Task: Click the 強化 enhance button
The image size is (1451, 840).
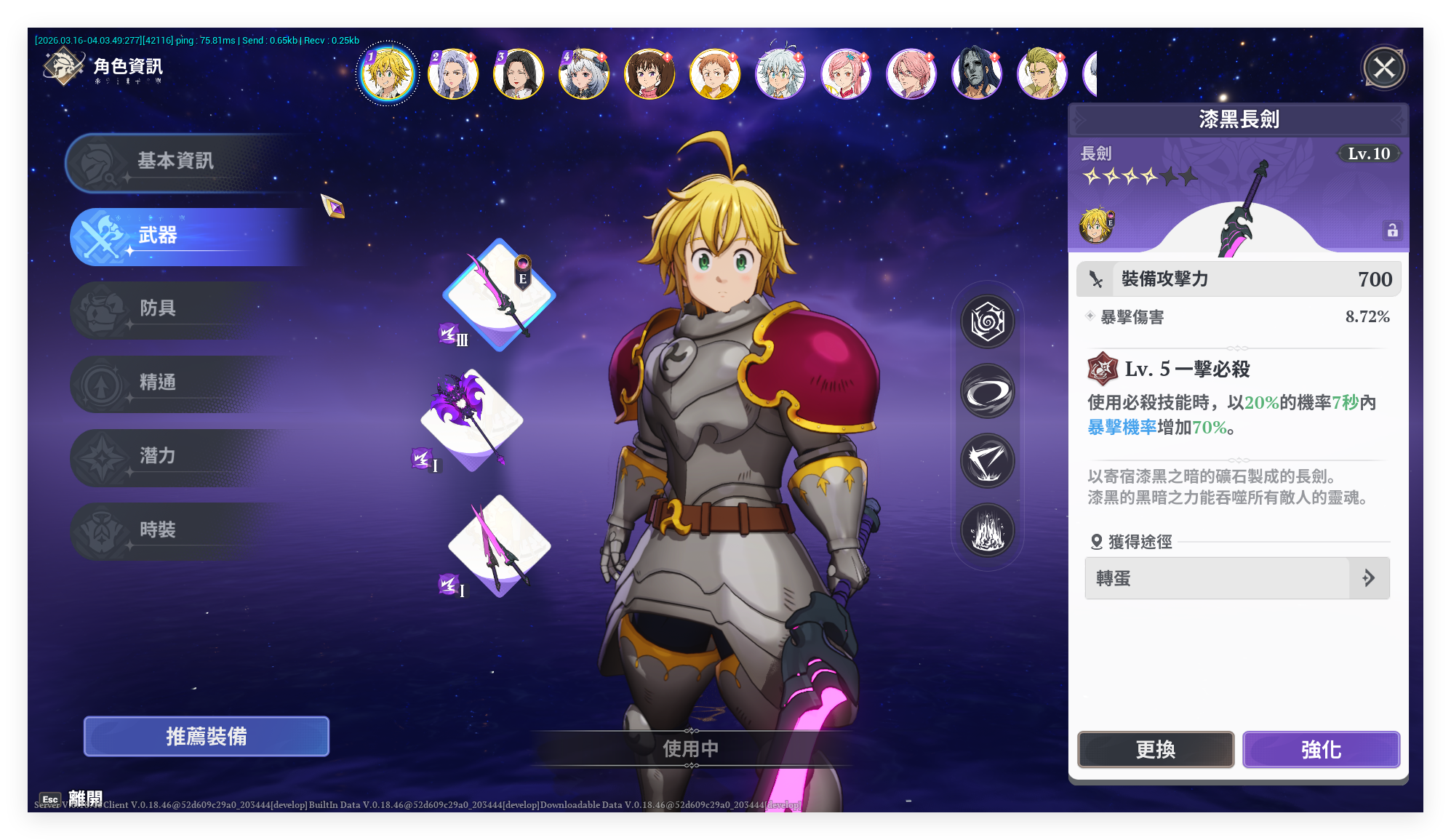Action: [1321, 750]
